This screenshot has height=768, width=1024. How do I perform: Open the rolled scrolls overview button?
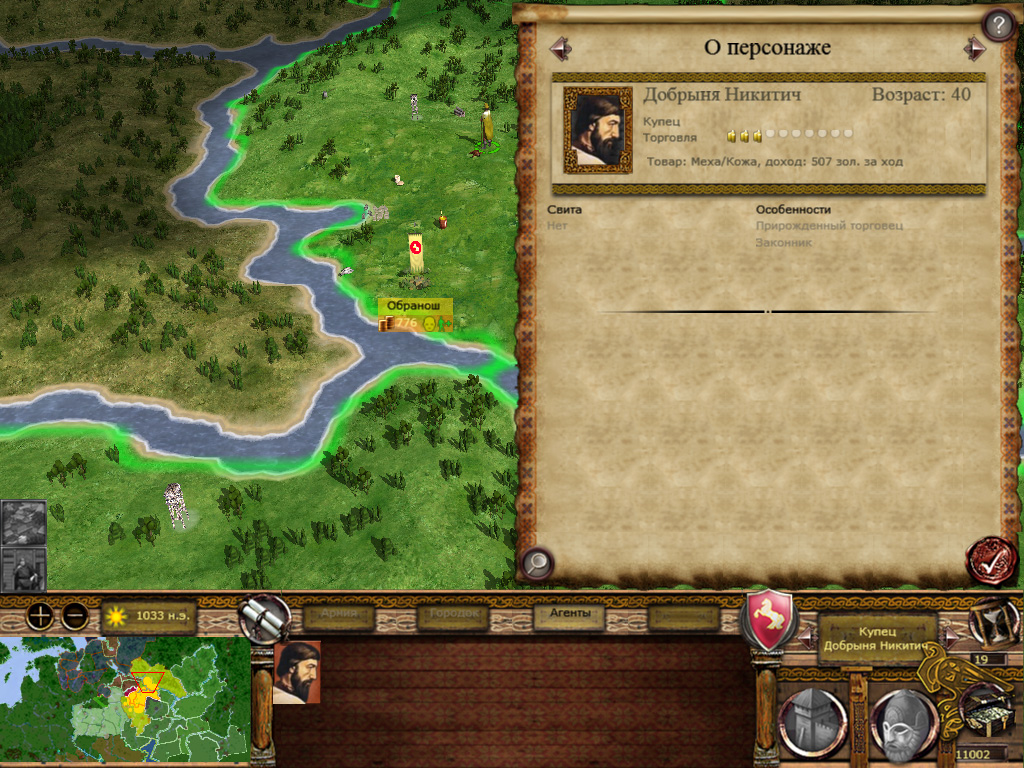(x=264, y=618)
